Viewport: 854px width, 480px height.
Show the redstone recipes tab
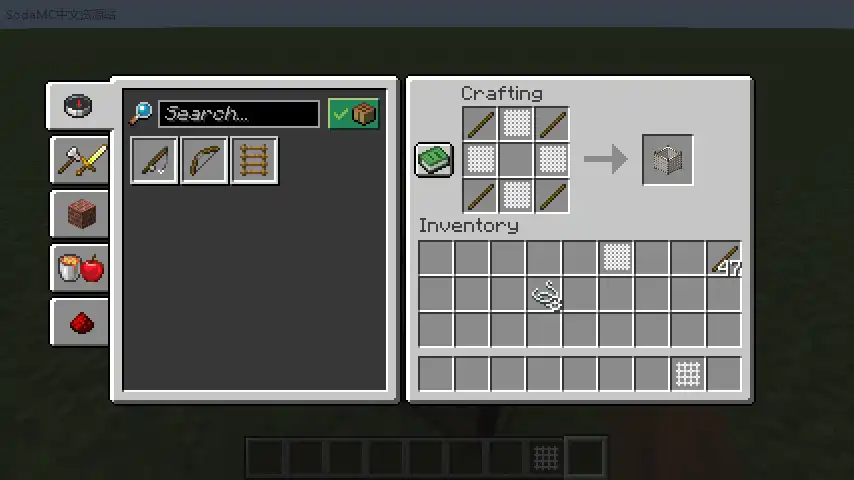point(80,322)
